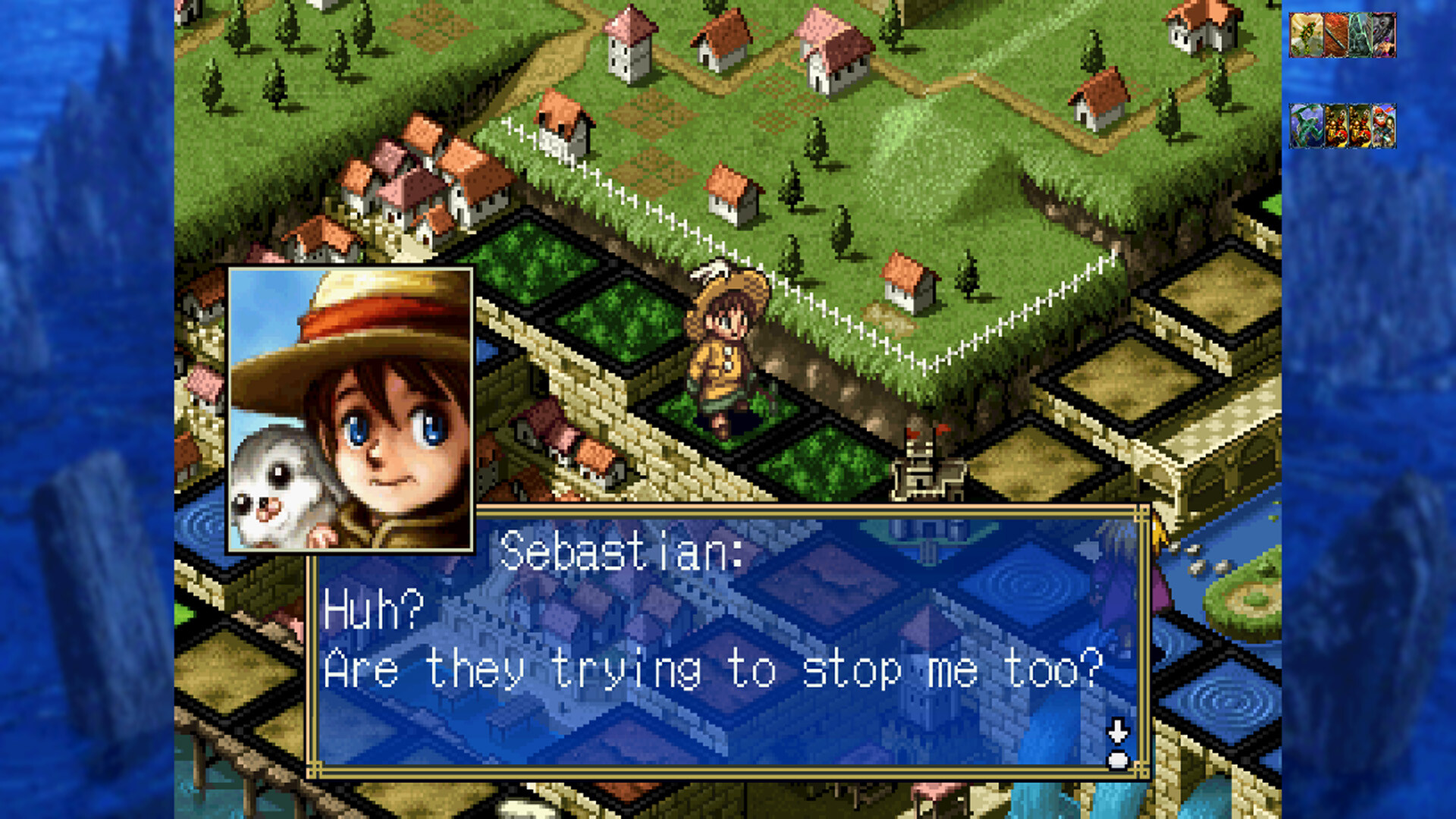Screen dimensions: 1456x819
Task: Click the 'Are they trying to stop me too?' text
Action: click(x=713, y=667)
